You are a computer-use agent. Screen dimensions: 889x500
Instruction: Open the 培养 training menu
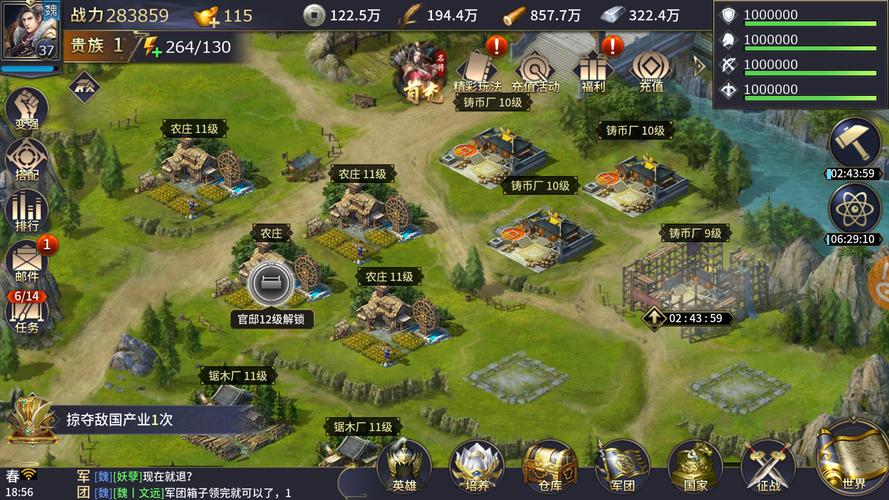477,466
